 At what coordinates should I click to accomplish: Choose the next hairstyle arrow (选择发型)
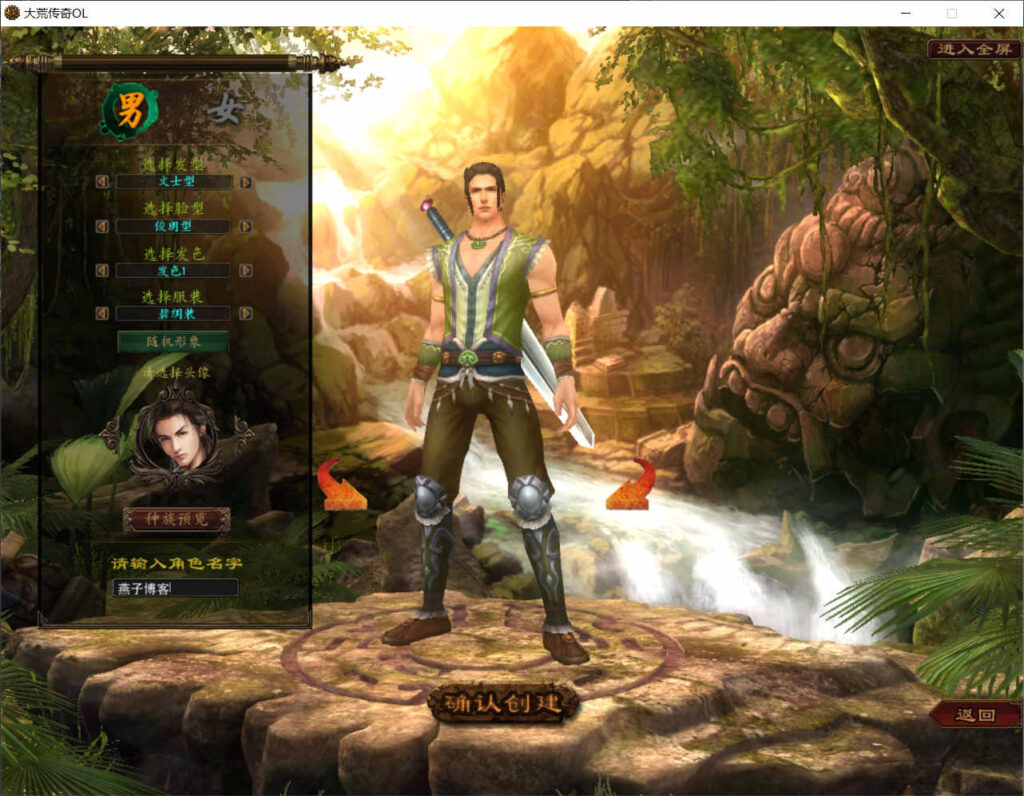pyautogui.click(x=245, y=182)
